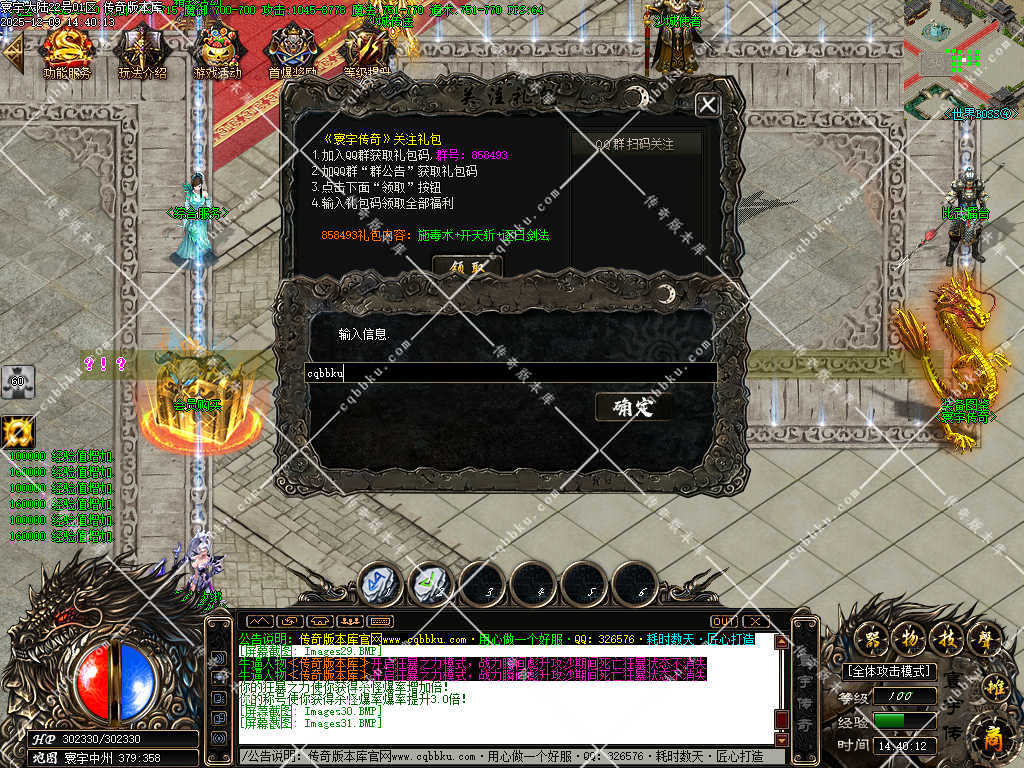Collapse top icon bar with left arrow
The image size is (1024, 768).
tap(13, 51)
